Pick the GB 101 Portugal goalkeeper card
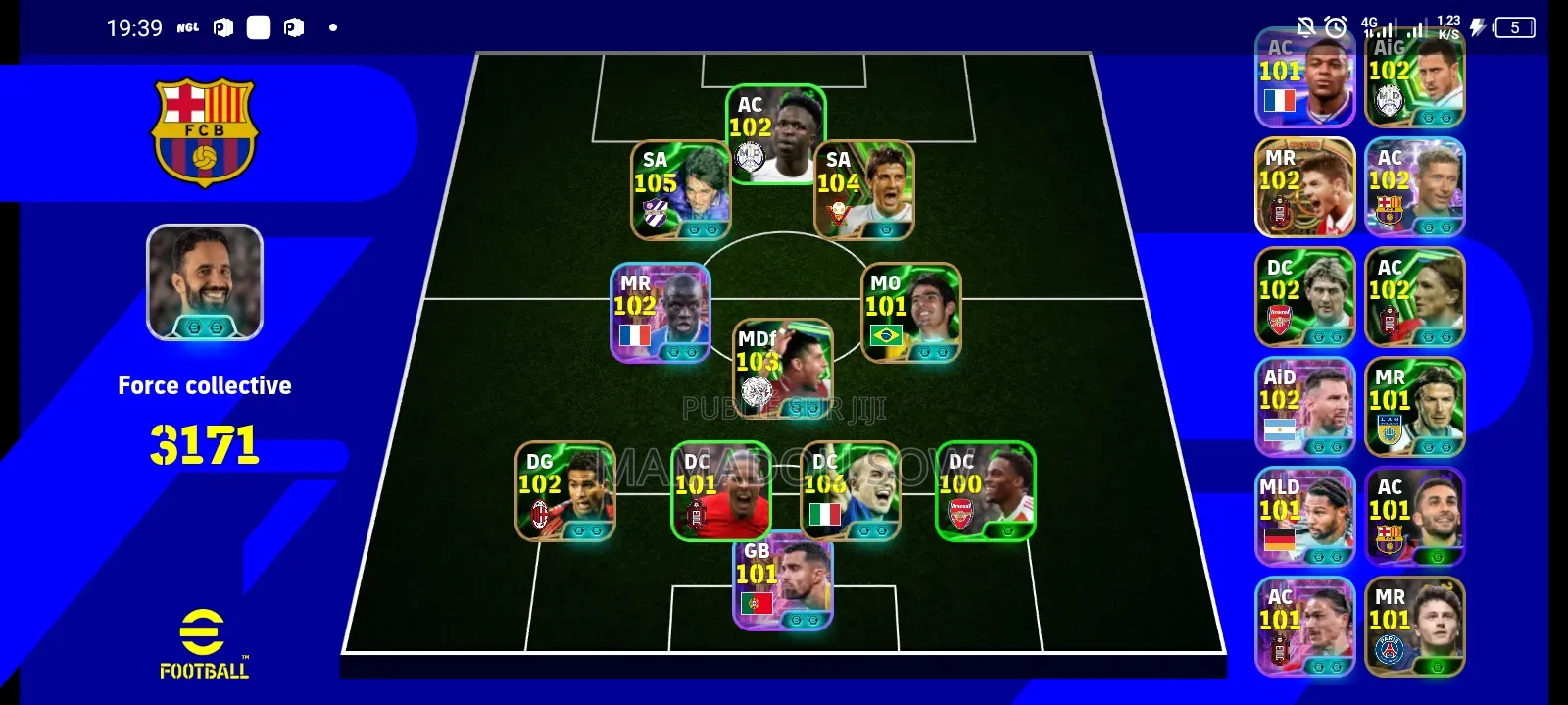1568x705 pixels. coord(783,581)
